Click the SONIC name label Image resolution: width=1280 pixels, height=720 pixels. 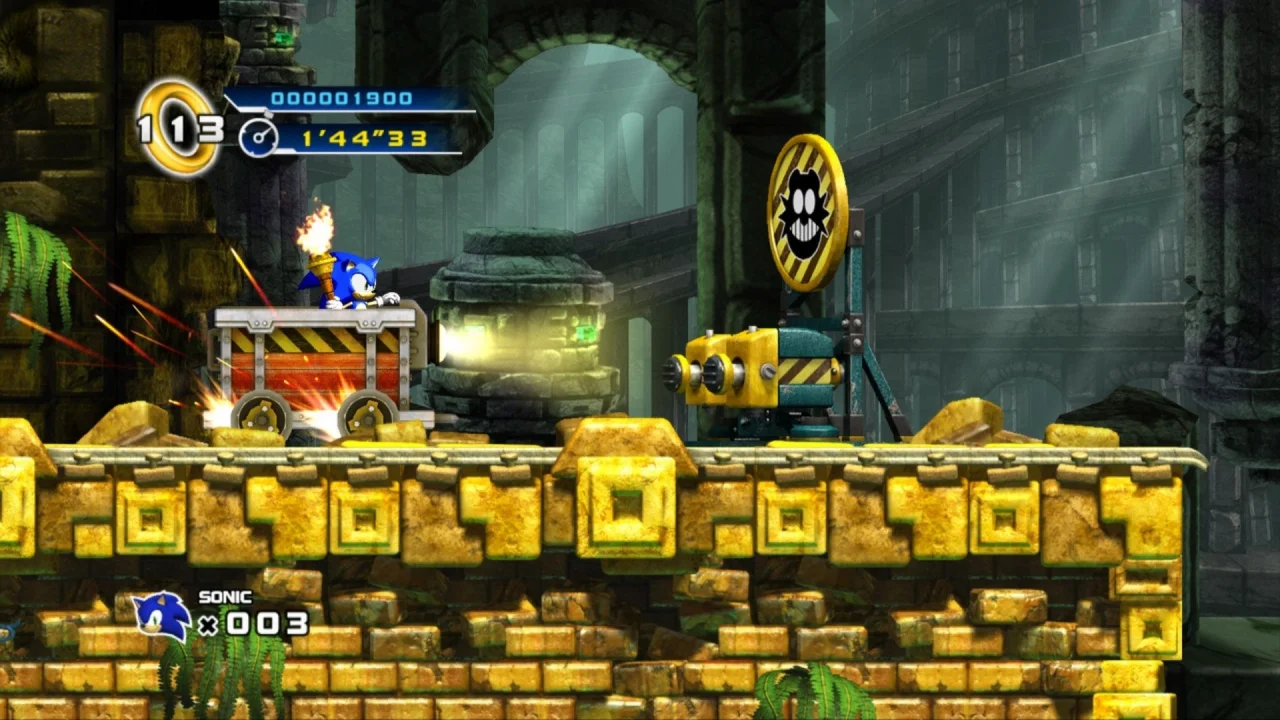(224, 596)
